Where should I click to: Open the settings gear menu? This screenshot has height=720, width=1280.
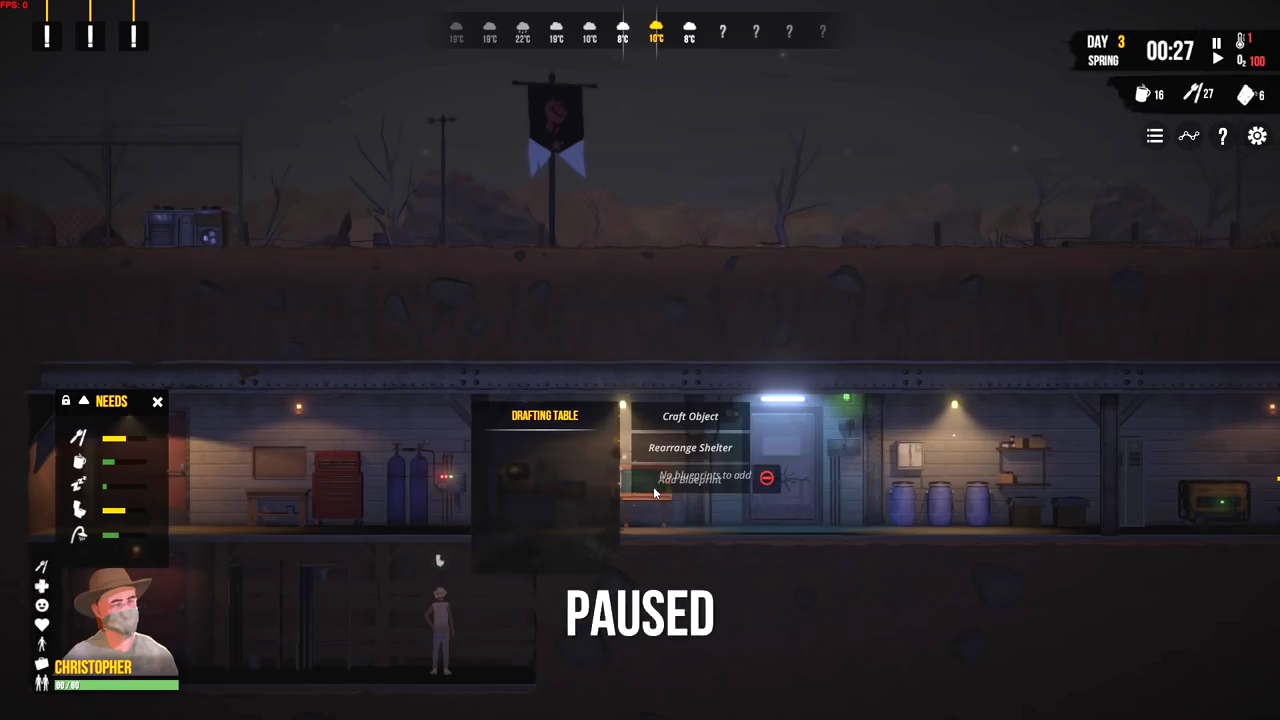pyautogui.click(x=1257, y=136)
